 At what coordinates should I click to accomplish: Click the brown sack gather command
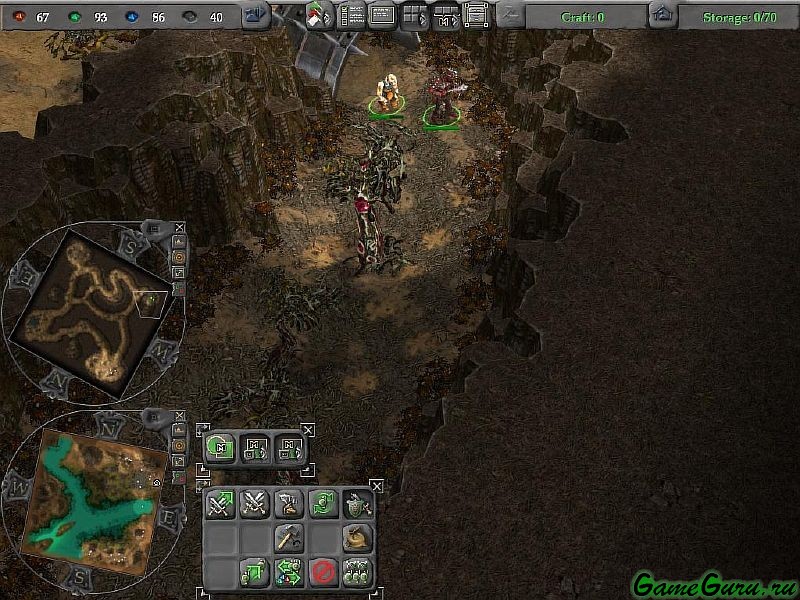click(357, 539)
